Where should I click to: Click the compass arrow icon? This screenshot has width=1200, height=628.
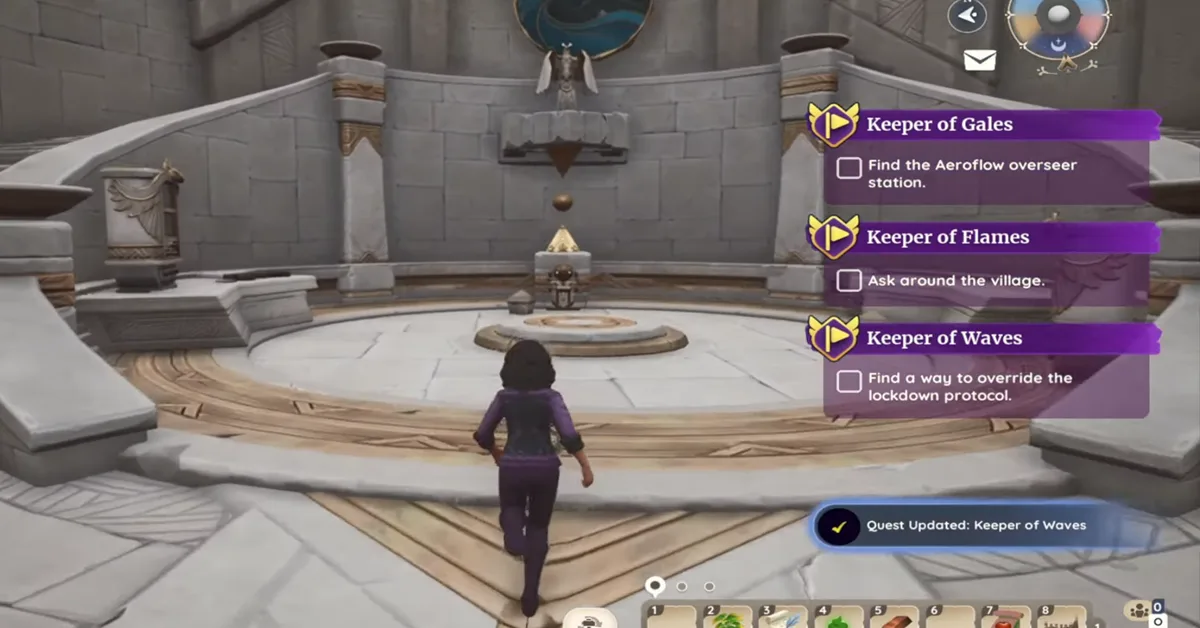point(966,16)
